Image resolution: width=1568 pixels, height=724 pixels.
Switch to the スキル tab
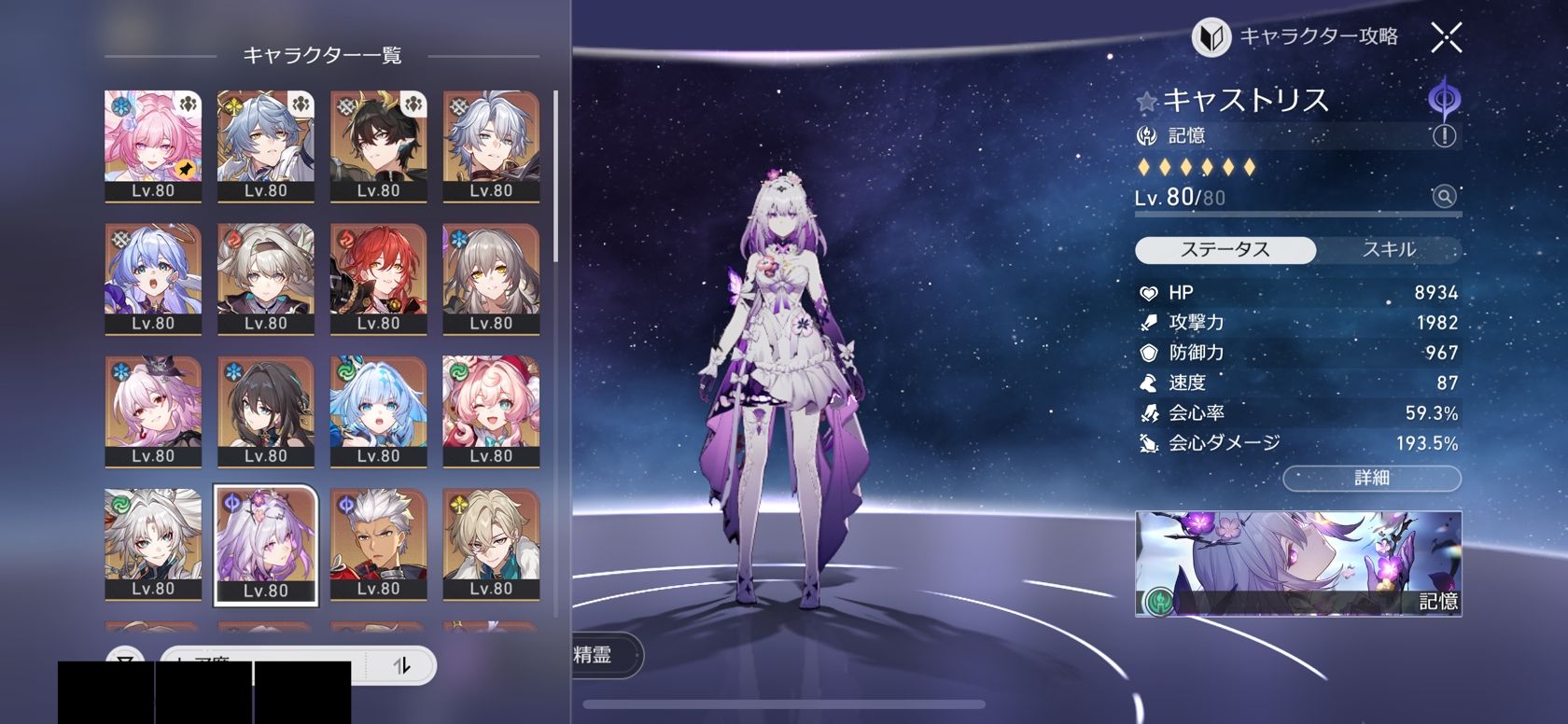pyautogui.click(x=1389, y=250)
